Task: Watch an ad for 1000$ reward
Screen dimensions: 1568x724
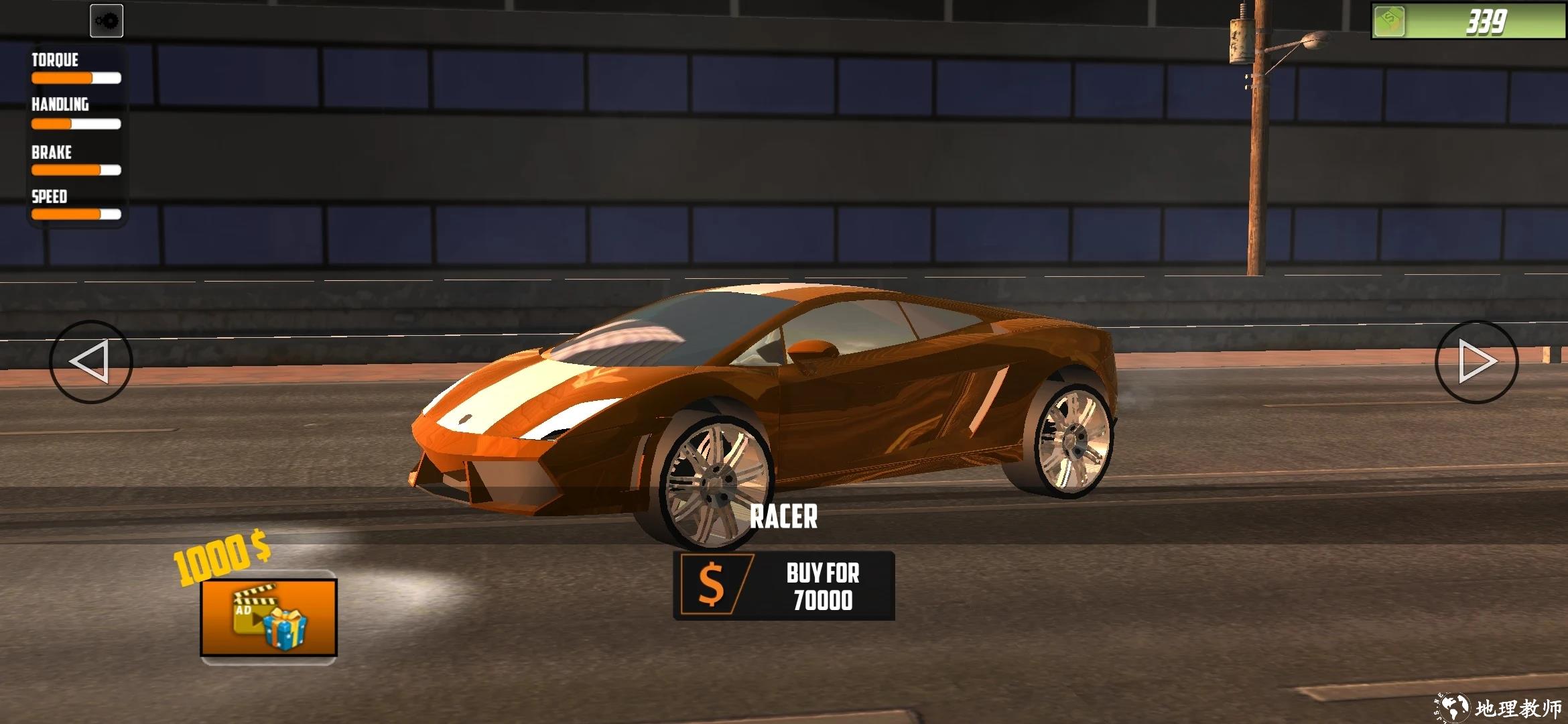Action: 269,617
